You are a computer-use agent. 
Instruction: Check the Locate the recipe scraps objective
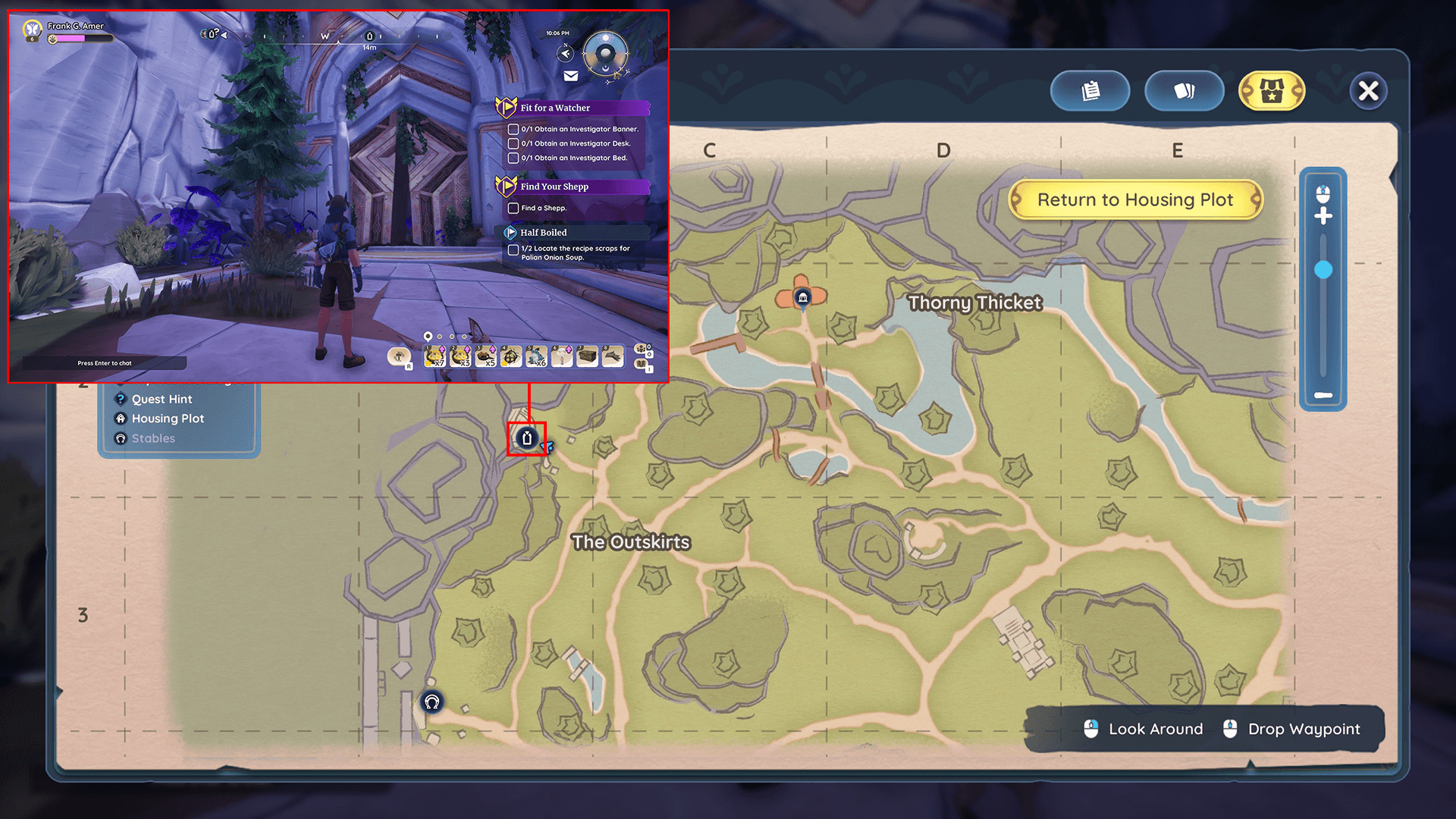pos(513,250)
